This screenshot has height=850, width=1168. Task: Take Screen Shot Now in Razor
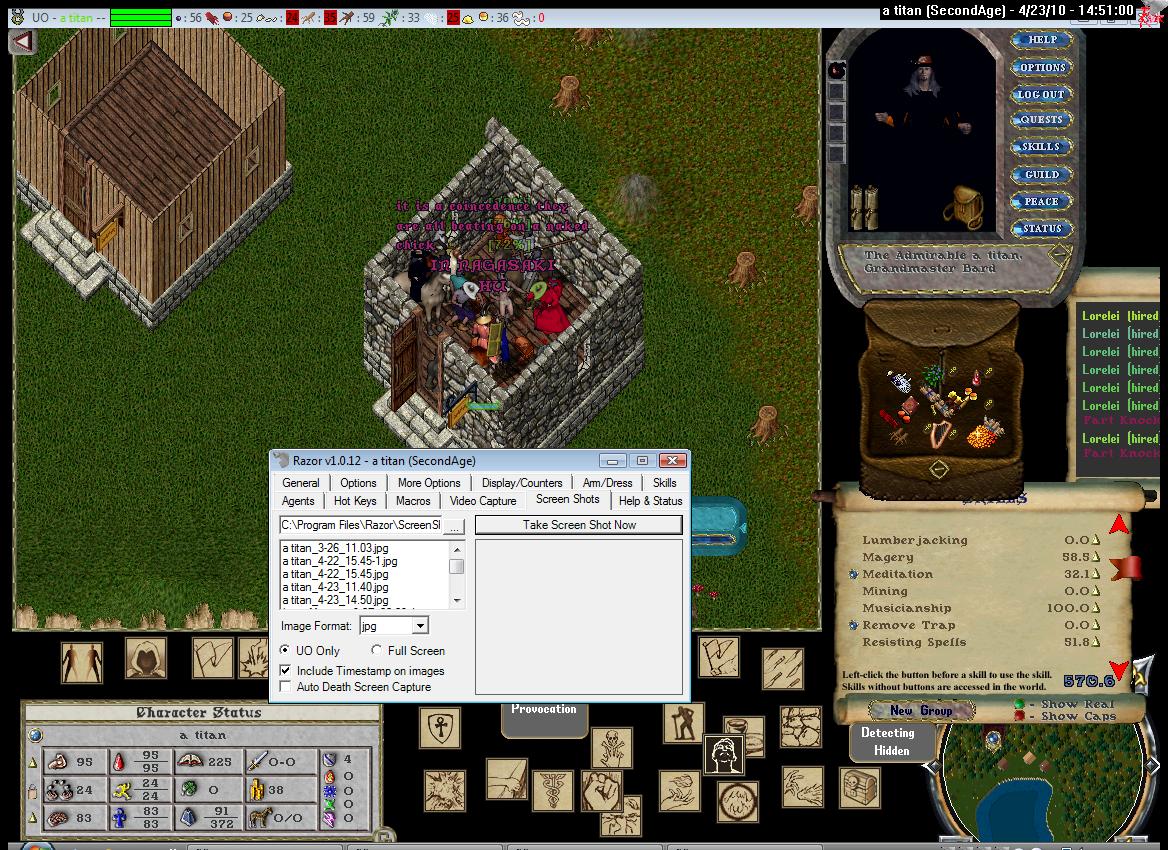(x=579, y=525)
